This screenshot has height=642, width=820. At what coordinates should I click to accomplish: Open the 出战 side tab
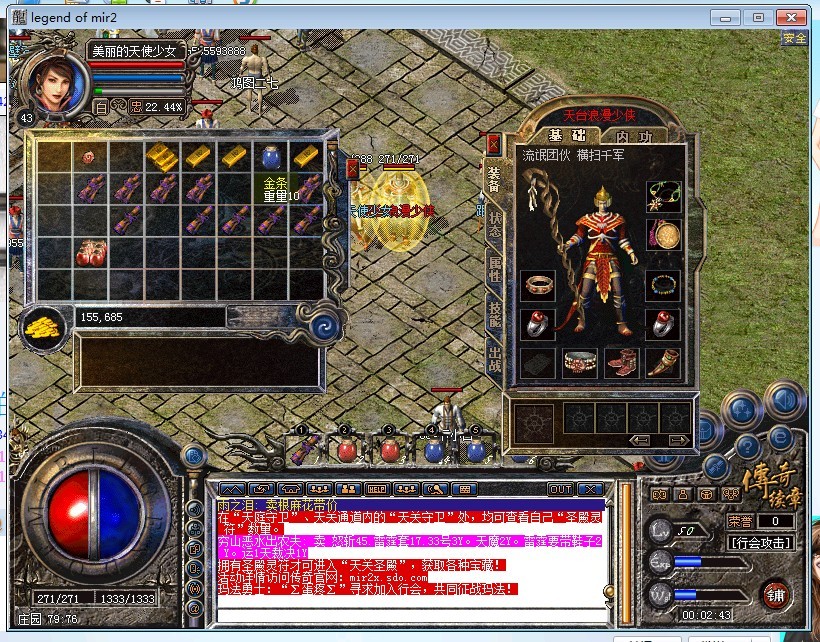(494, 356)
